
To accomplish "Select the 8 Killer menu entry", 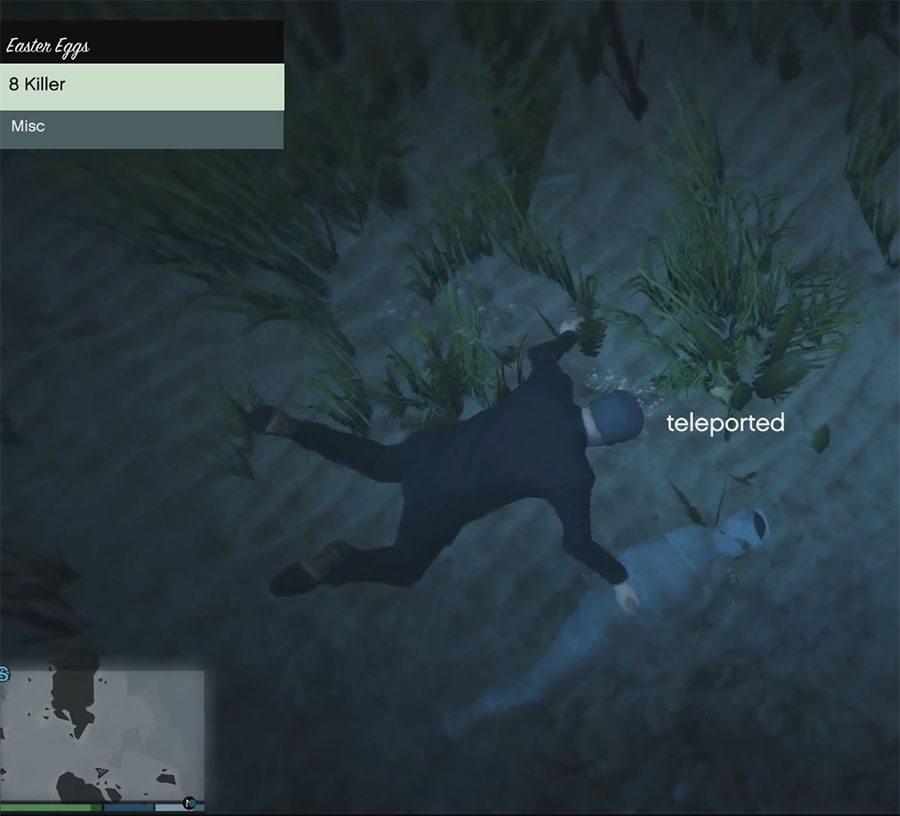I will pos(141,86).
